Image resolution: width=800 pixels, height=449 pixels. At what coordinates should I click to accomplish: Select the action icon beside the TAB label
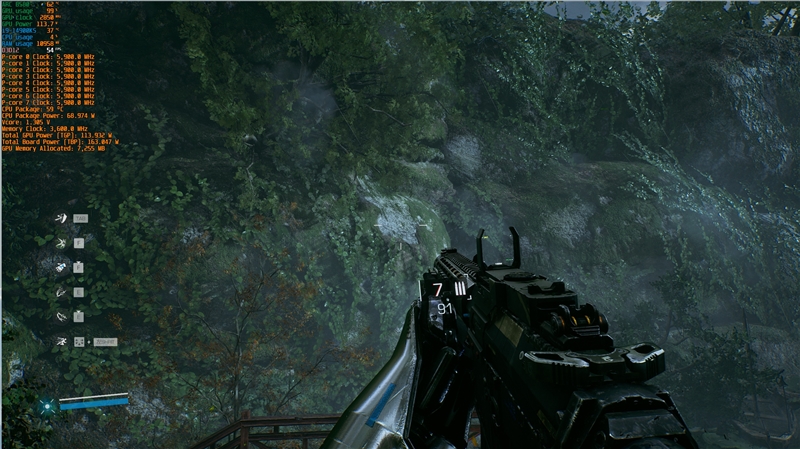tap(60, 218)
